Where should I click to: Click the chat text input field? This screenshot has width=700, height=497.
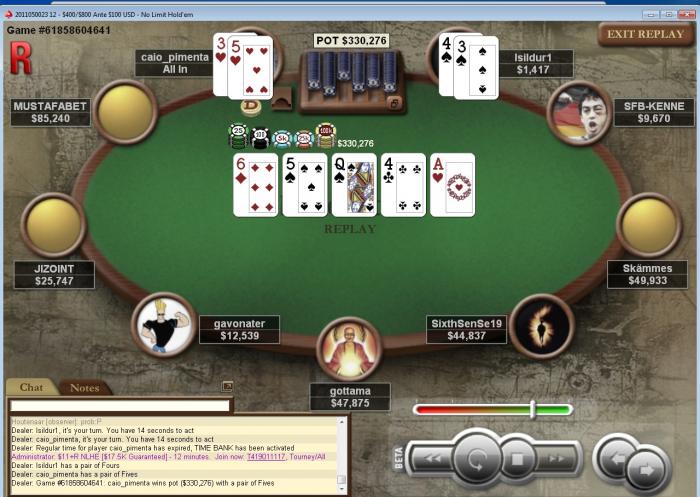[120, 405]
